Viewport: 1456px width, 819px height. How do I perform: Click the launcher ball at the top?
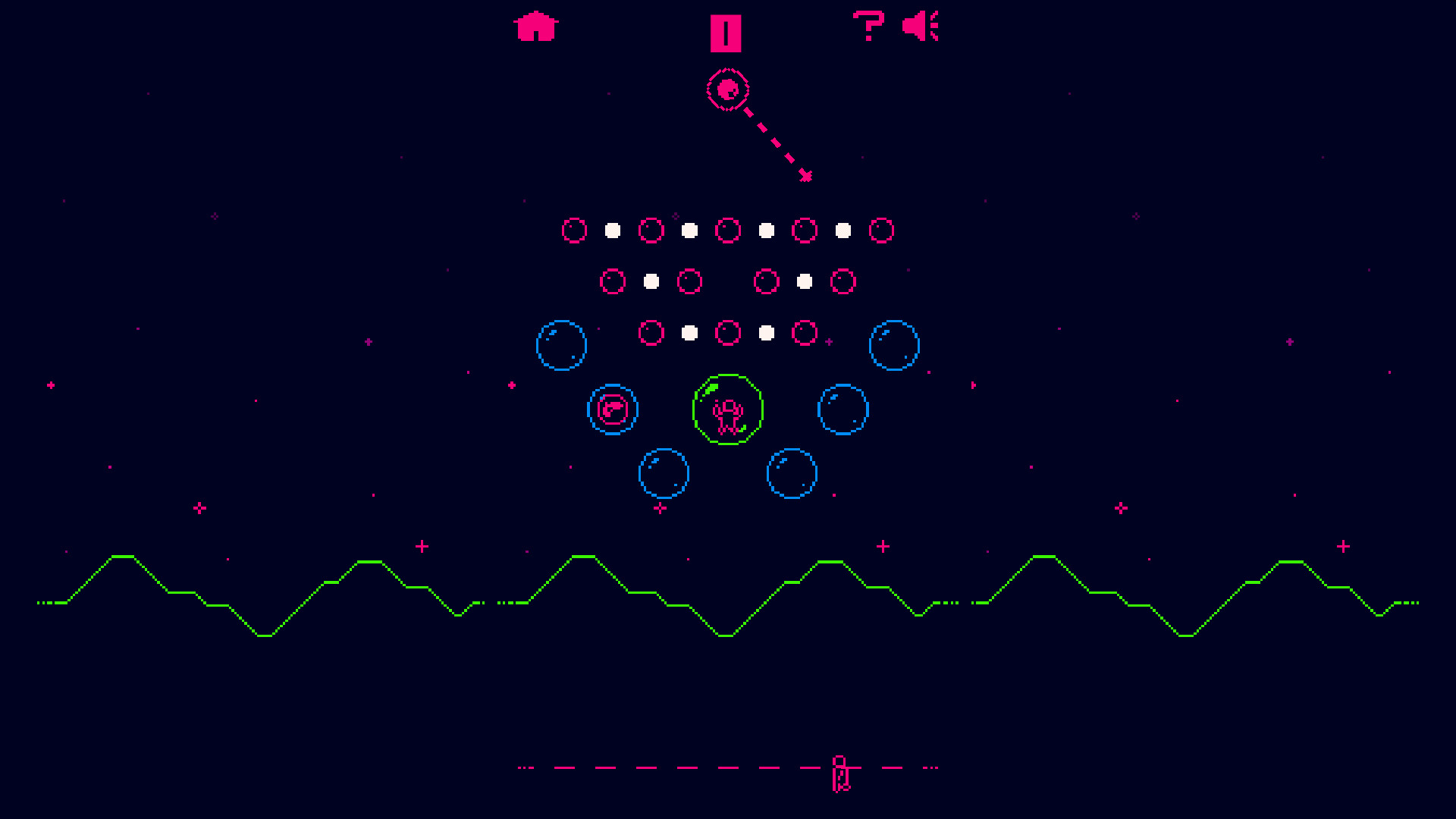coord(729,89)
